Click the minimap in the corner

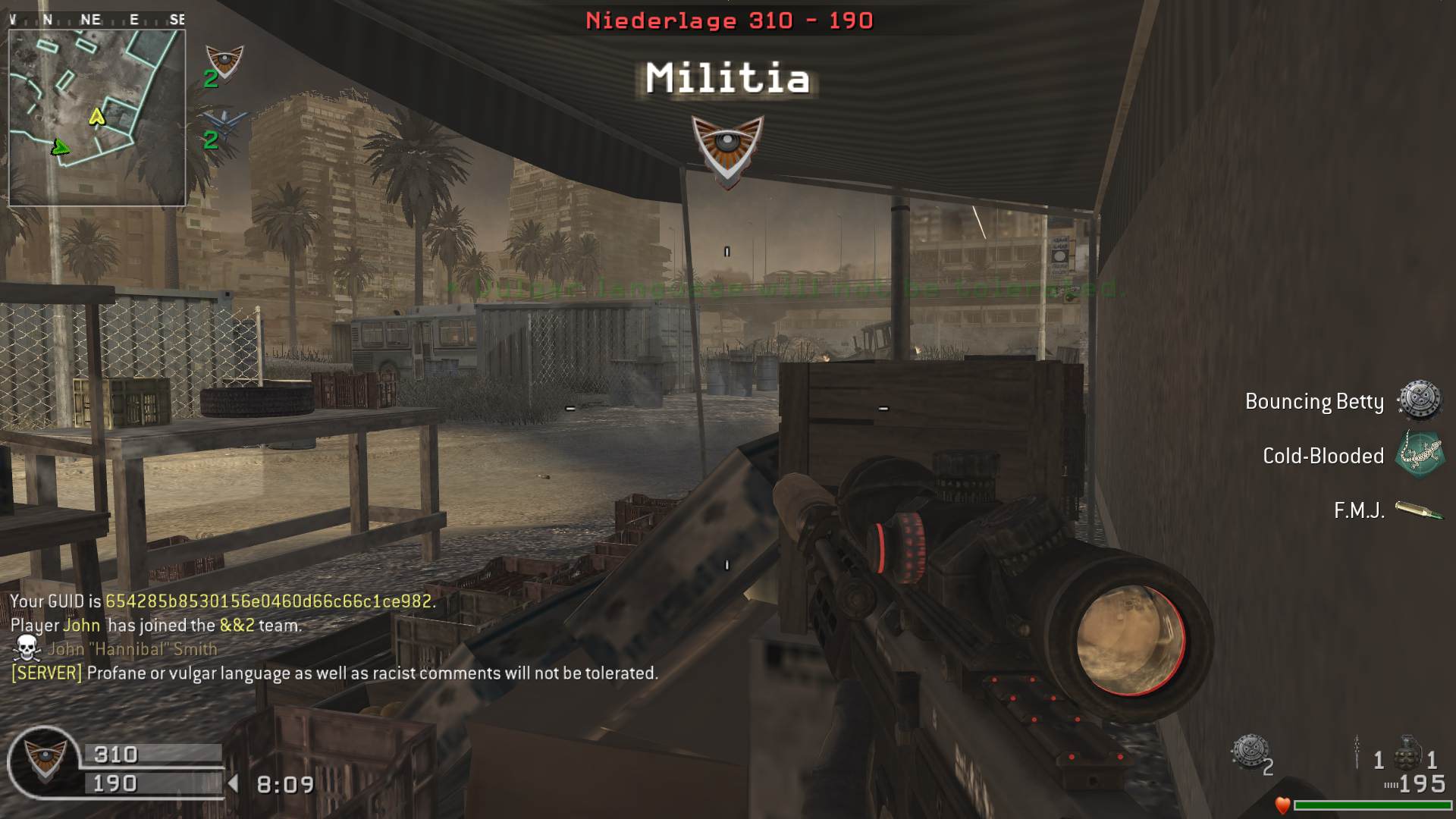coord(97,118)
